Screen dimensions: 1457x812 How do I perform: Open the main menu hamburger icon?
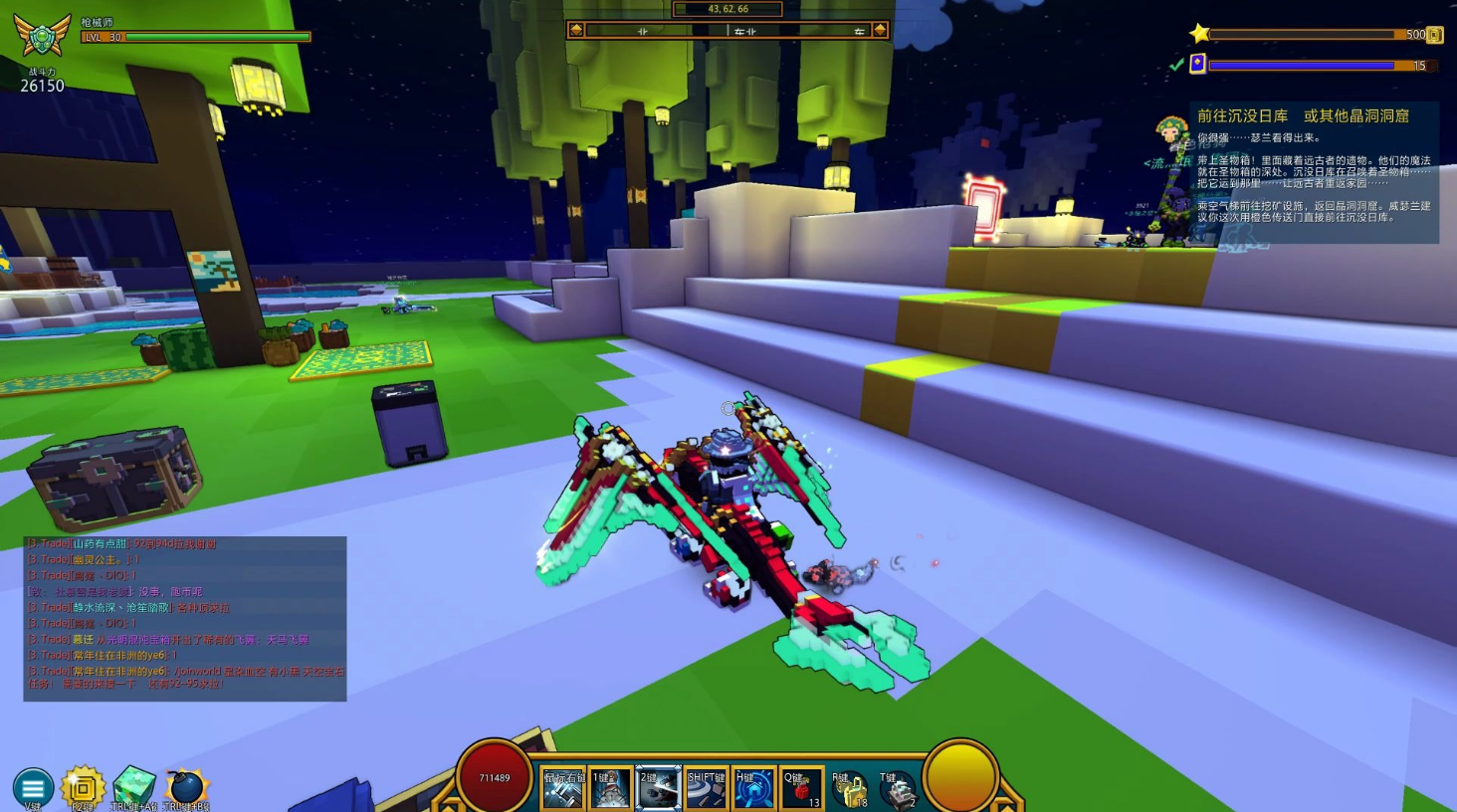33,788
